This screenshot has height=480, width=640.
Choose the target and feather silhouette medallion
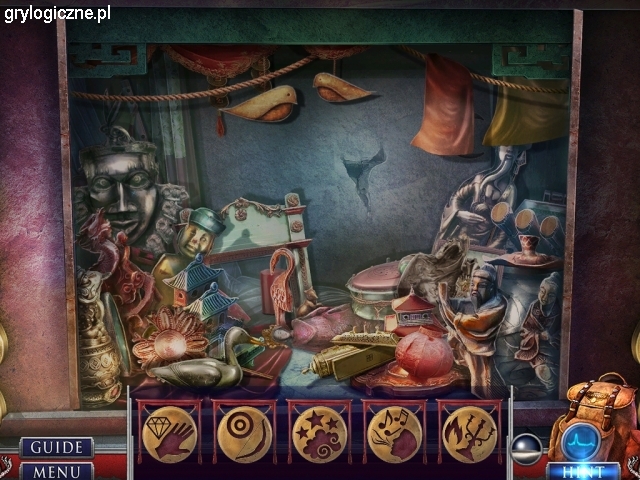(x=244, y=434)
